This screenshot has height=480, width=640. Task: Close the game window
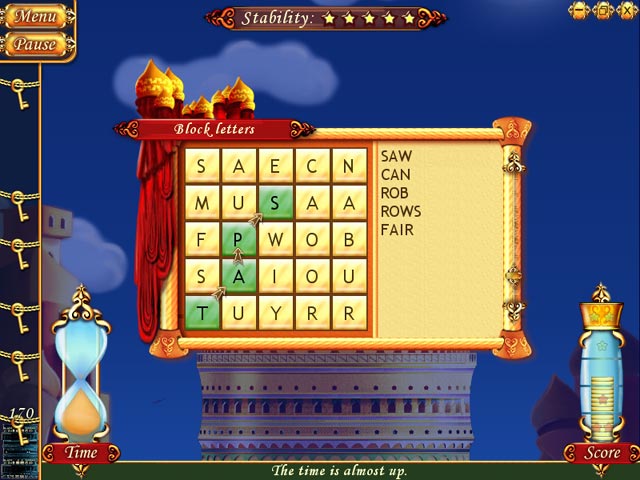625,11
